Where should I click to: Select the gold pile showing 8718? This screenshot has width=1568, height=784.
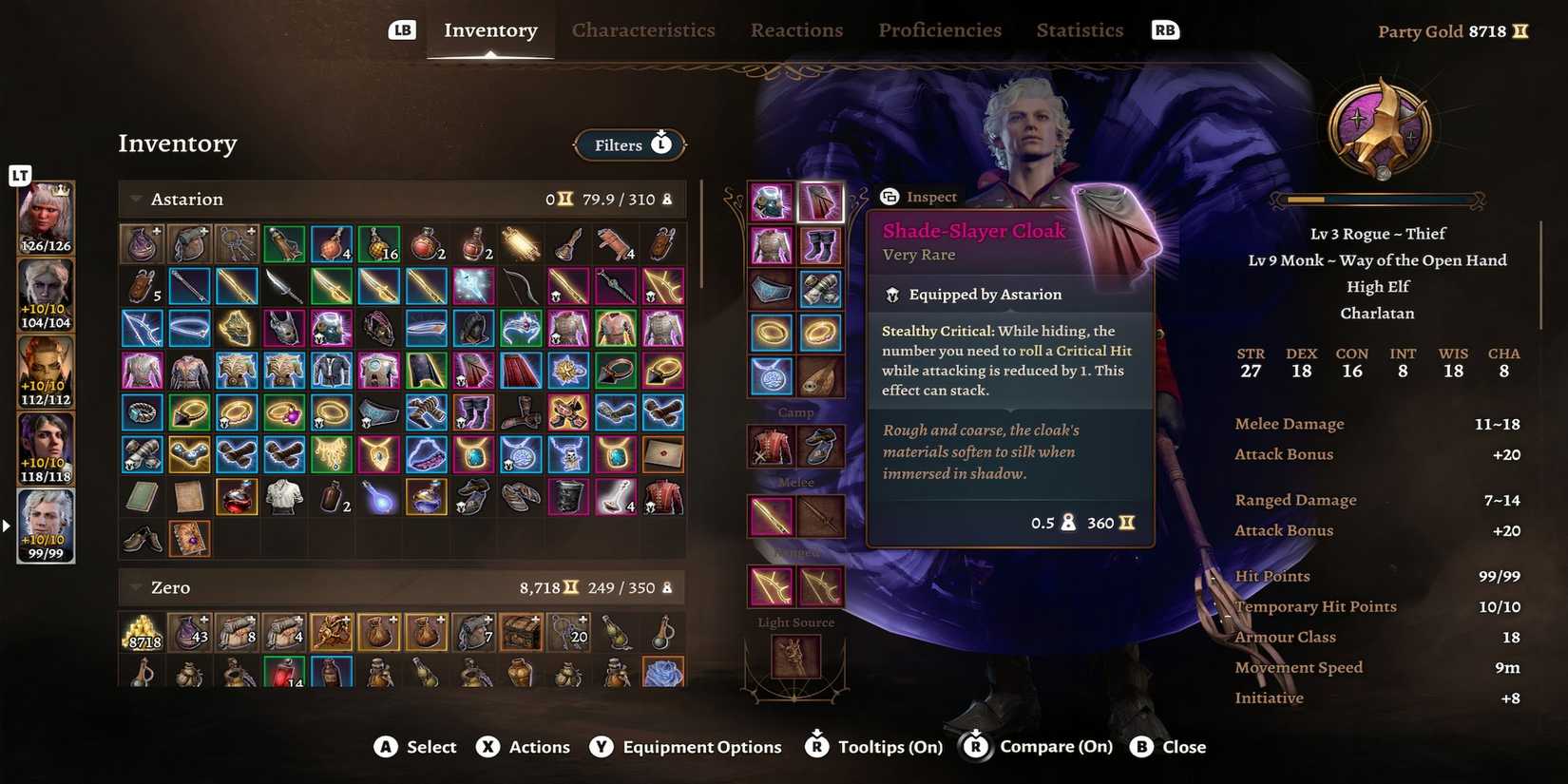143,632
